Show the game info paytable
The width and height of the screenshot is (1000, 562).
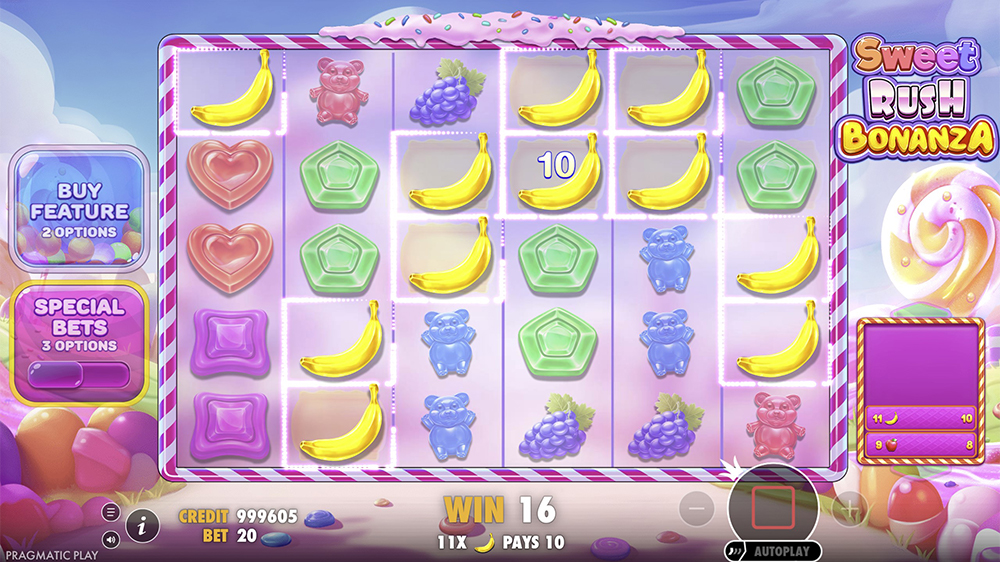pyautogui.click(x=142, y=523)
